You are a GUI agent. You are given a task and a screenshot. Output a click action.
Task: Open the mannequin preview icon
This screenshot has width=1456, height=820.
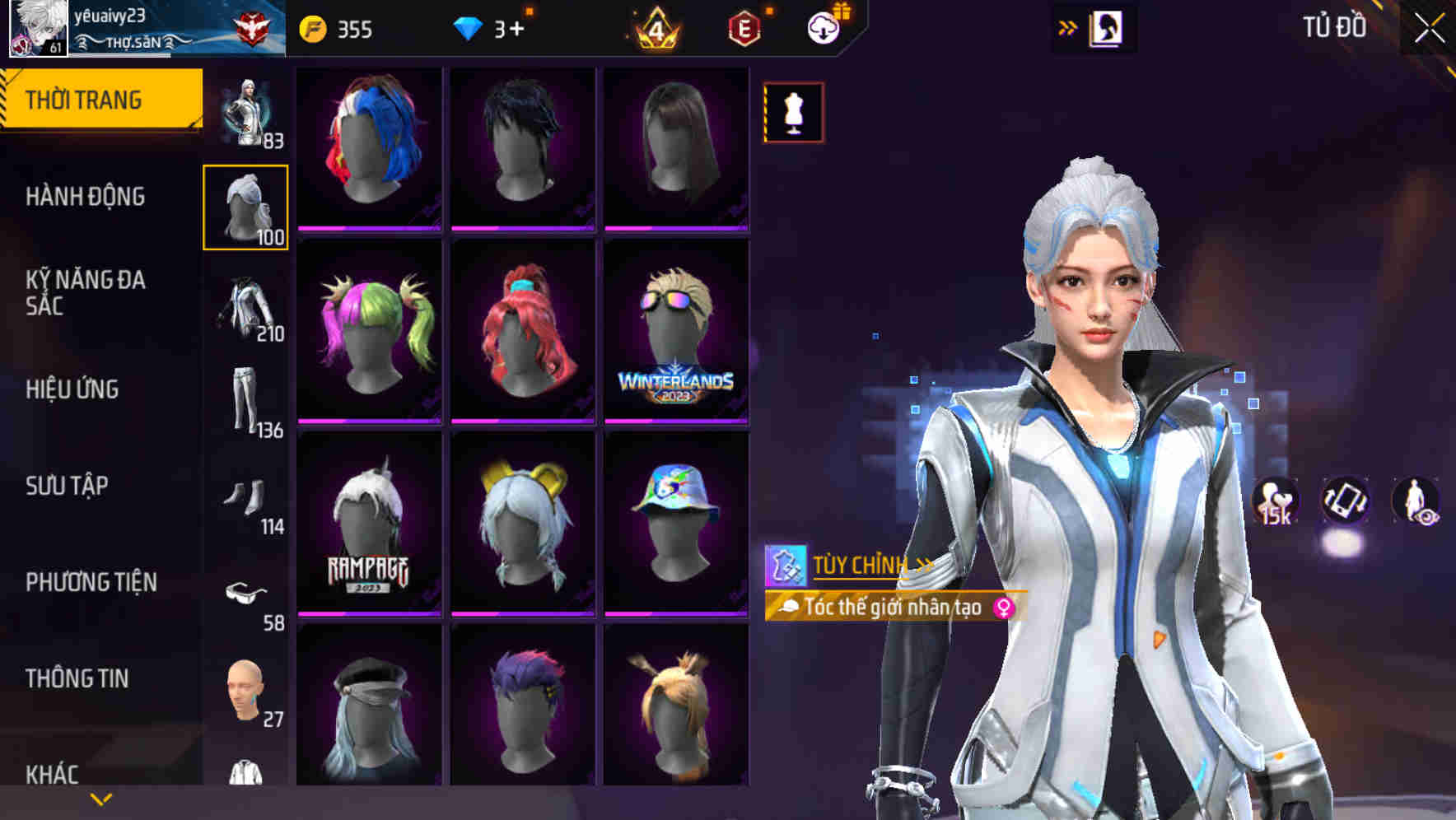pos(793,112)
